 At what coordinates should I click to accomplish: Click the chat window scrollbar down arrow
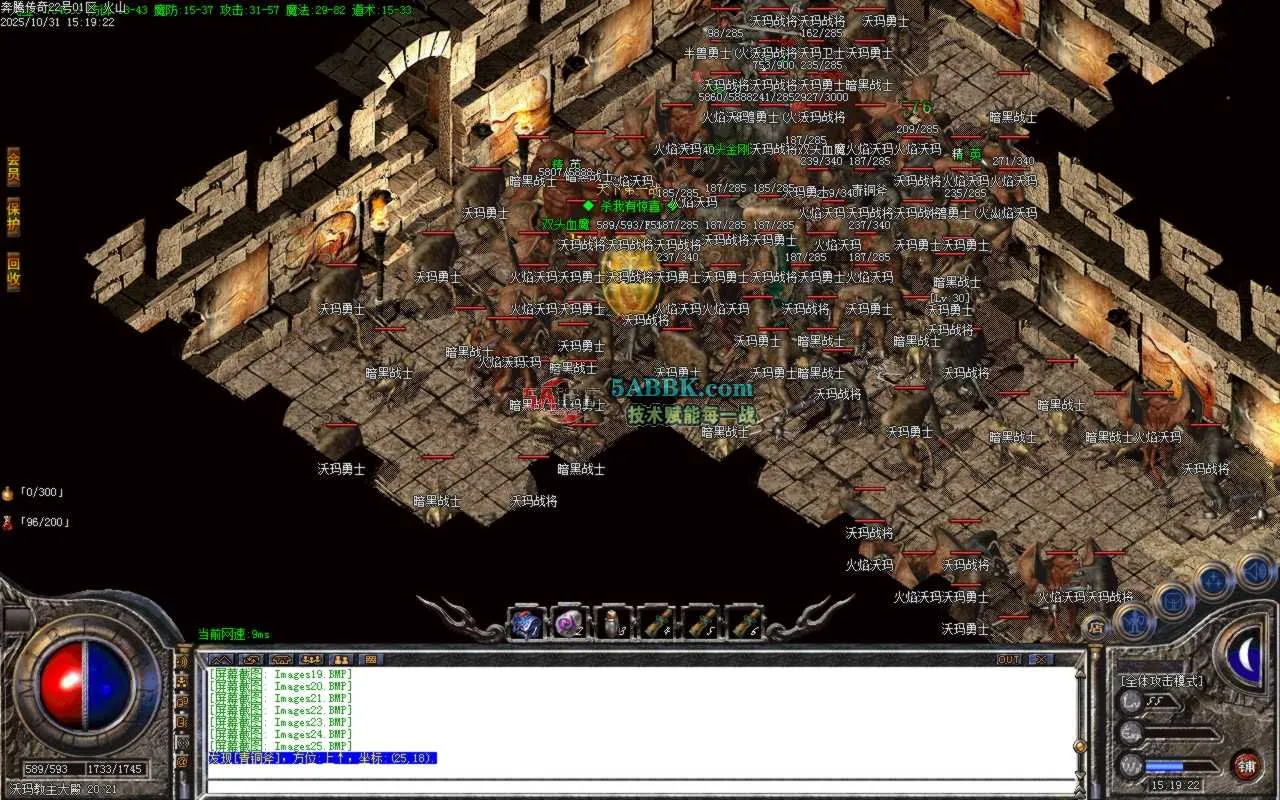(1080, 773)
